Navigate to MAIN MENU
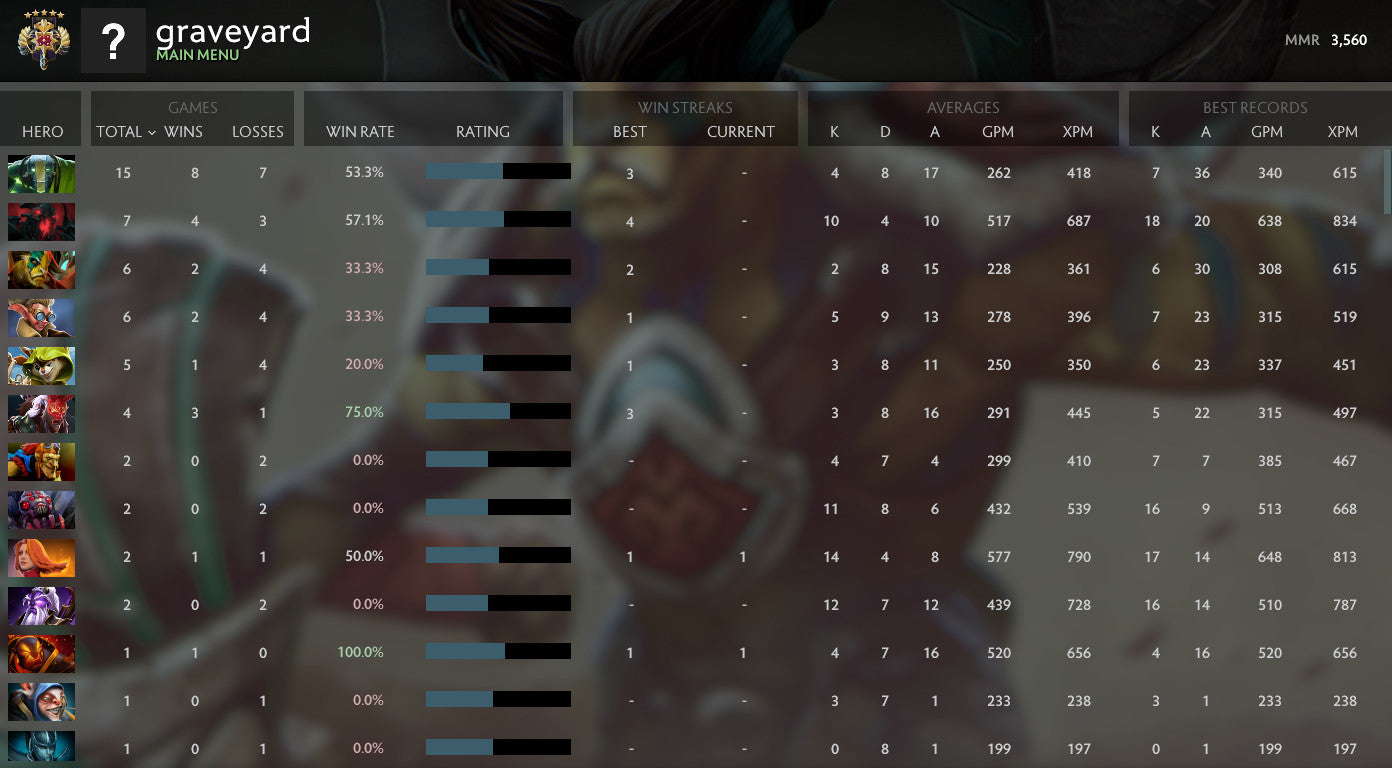This screenshot has height=768, width=1392. pyautogui.click(x=197, y=57)
